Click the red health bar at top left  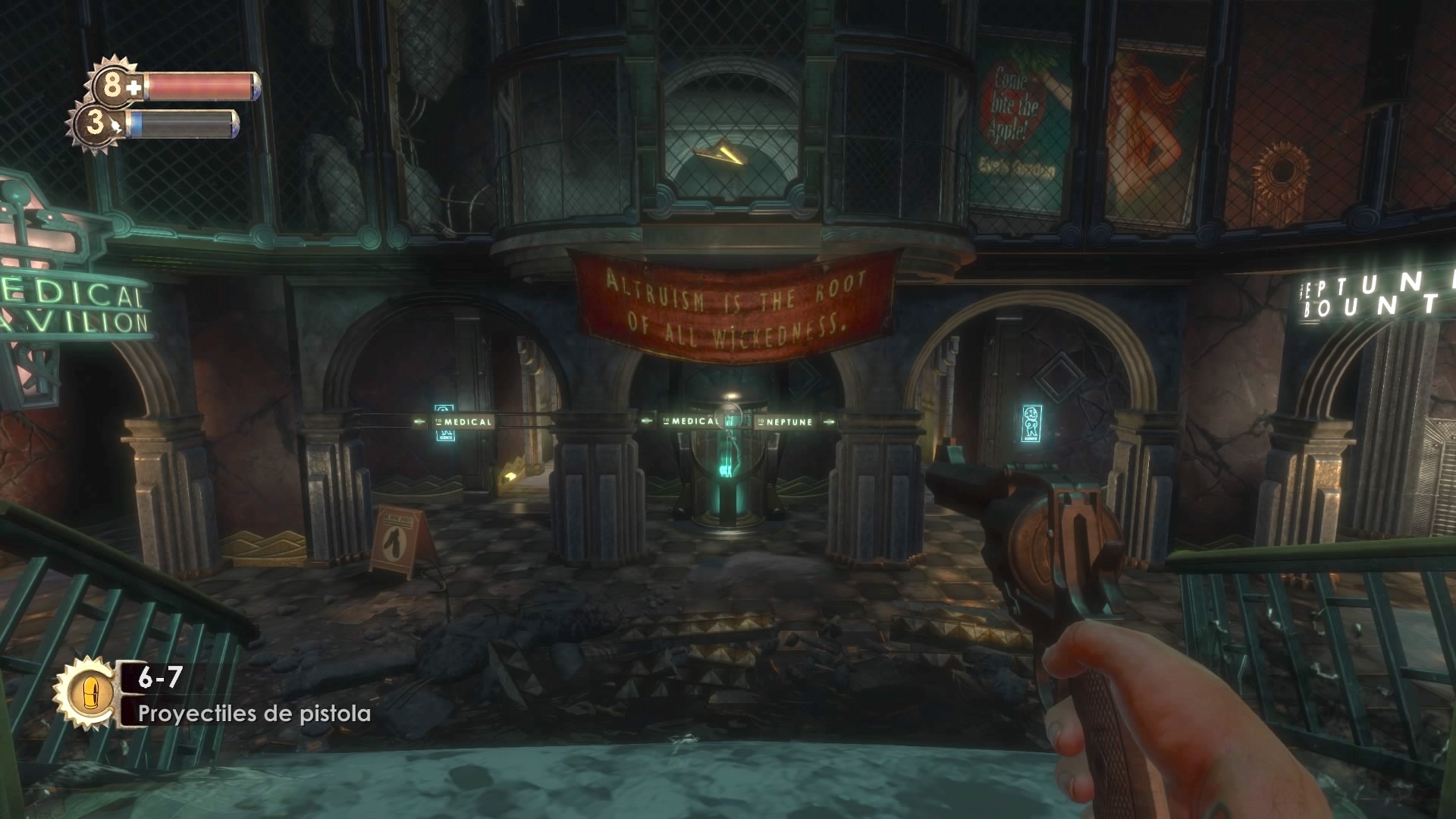tap(201, 85)
